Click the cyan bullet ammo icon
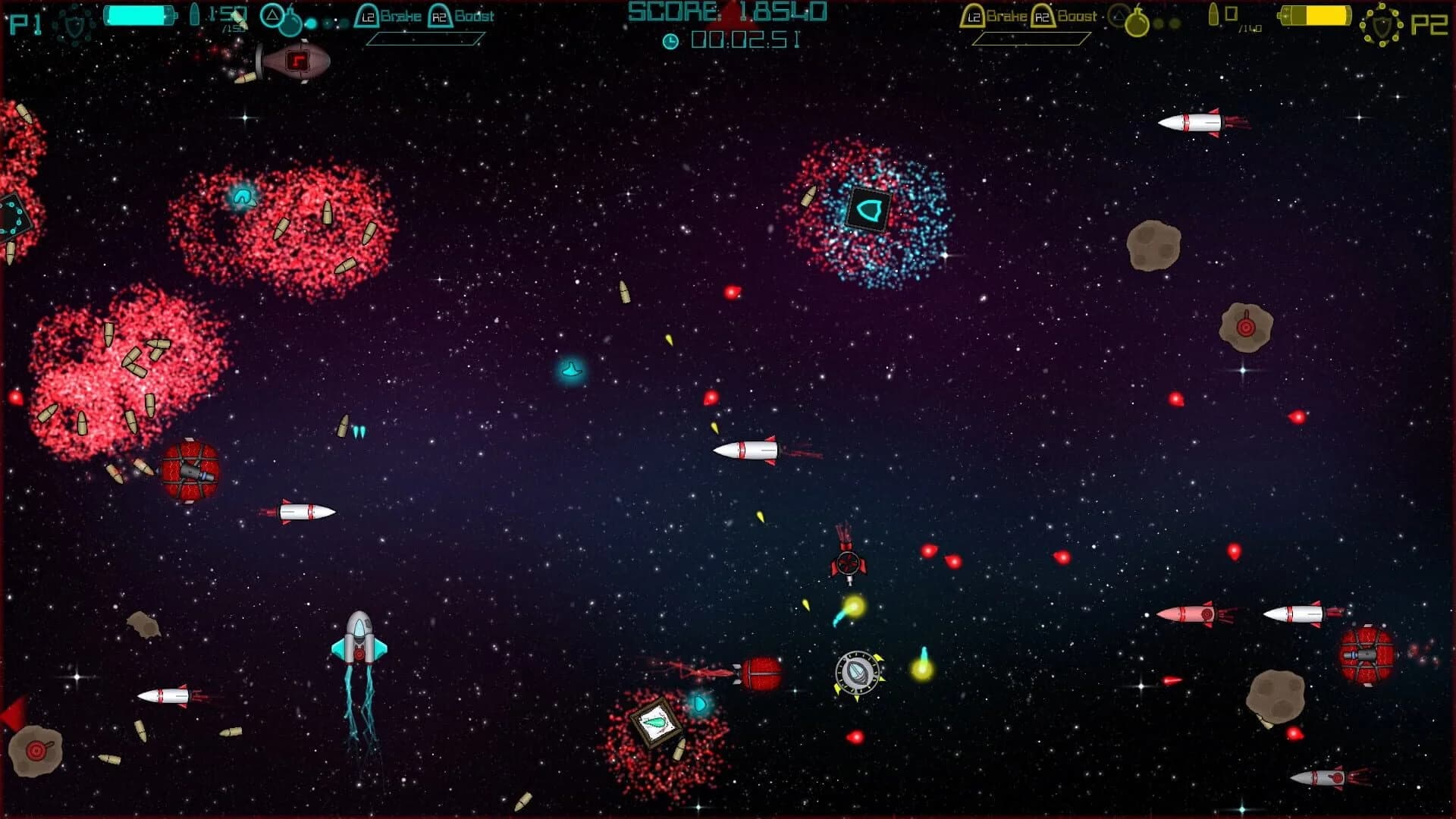1456x819 pixels. click(x=195, y=15)
